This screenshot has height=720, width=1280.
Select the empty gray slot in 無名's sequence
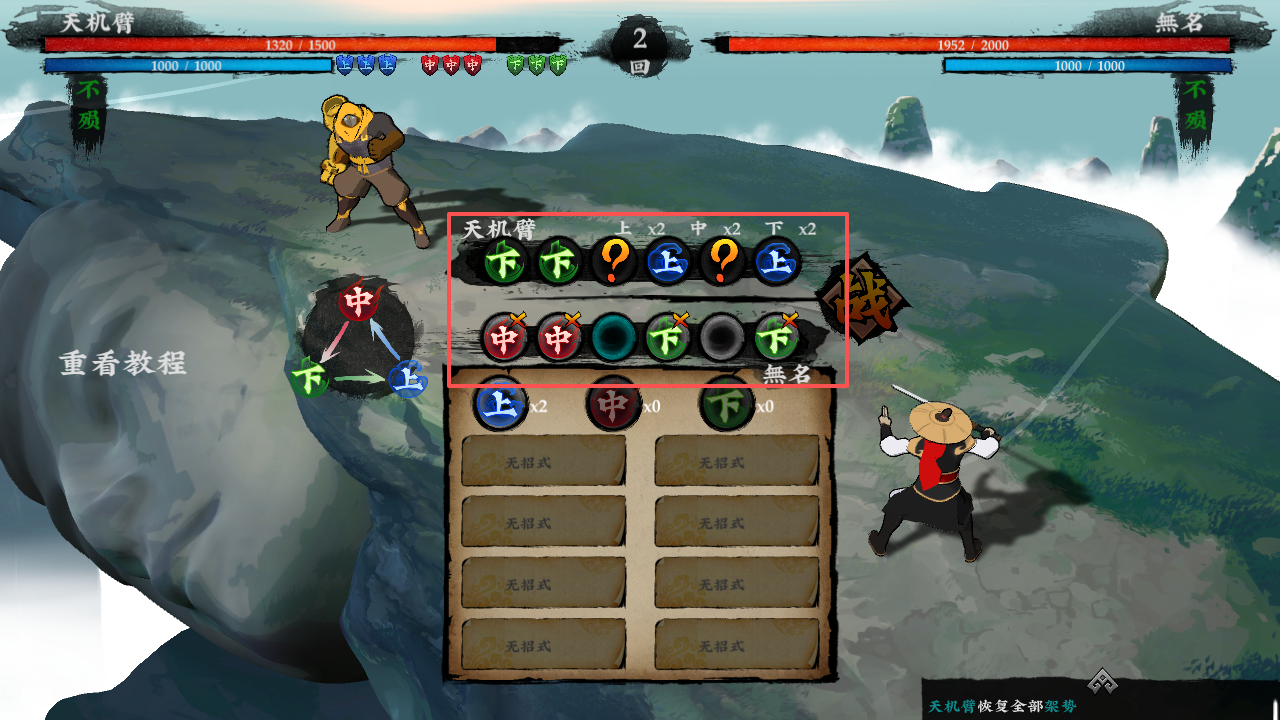pos(721,337)
